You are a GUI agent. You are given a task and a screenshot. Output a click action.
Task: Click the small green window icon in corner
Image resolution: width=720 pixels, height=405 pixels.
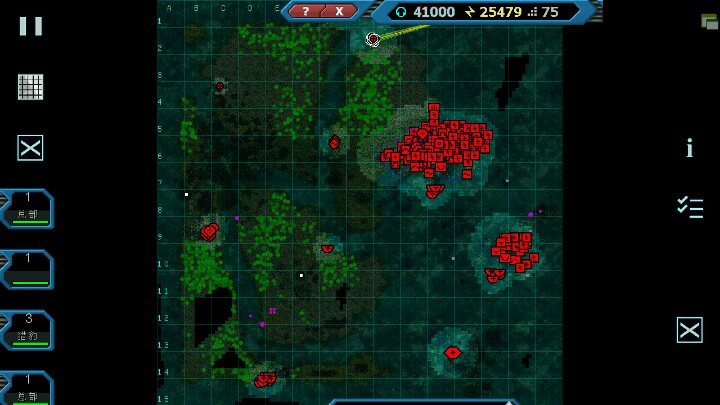[x=709, y=20]
